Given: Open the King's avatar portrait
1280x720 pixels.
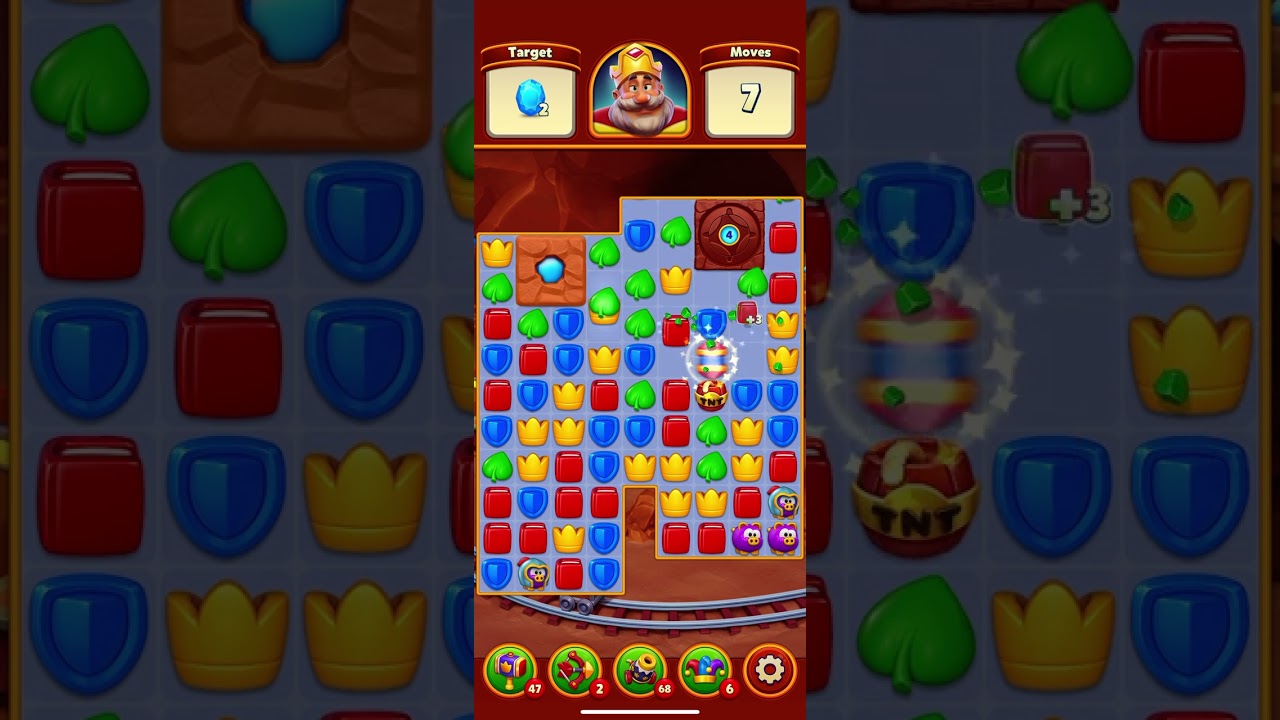Looking at the screenshot, I should coord(640,88).
